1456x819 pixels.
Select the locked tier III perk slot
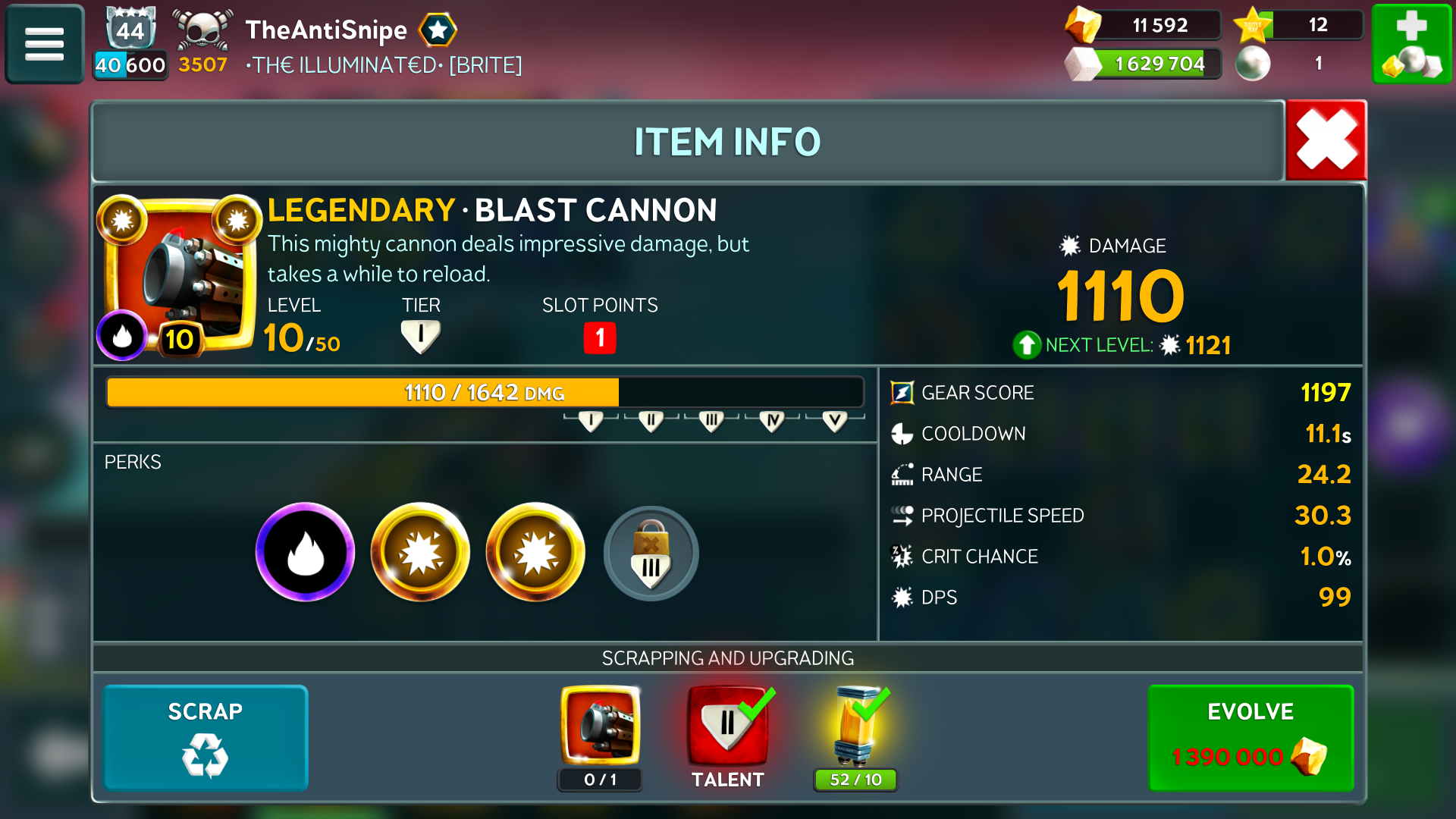coord(651,554)
